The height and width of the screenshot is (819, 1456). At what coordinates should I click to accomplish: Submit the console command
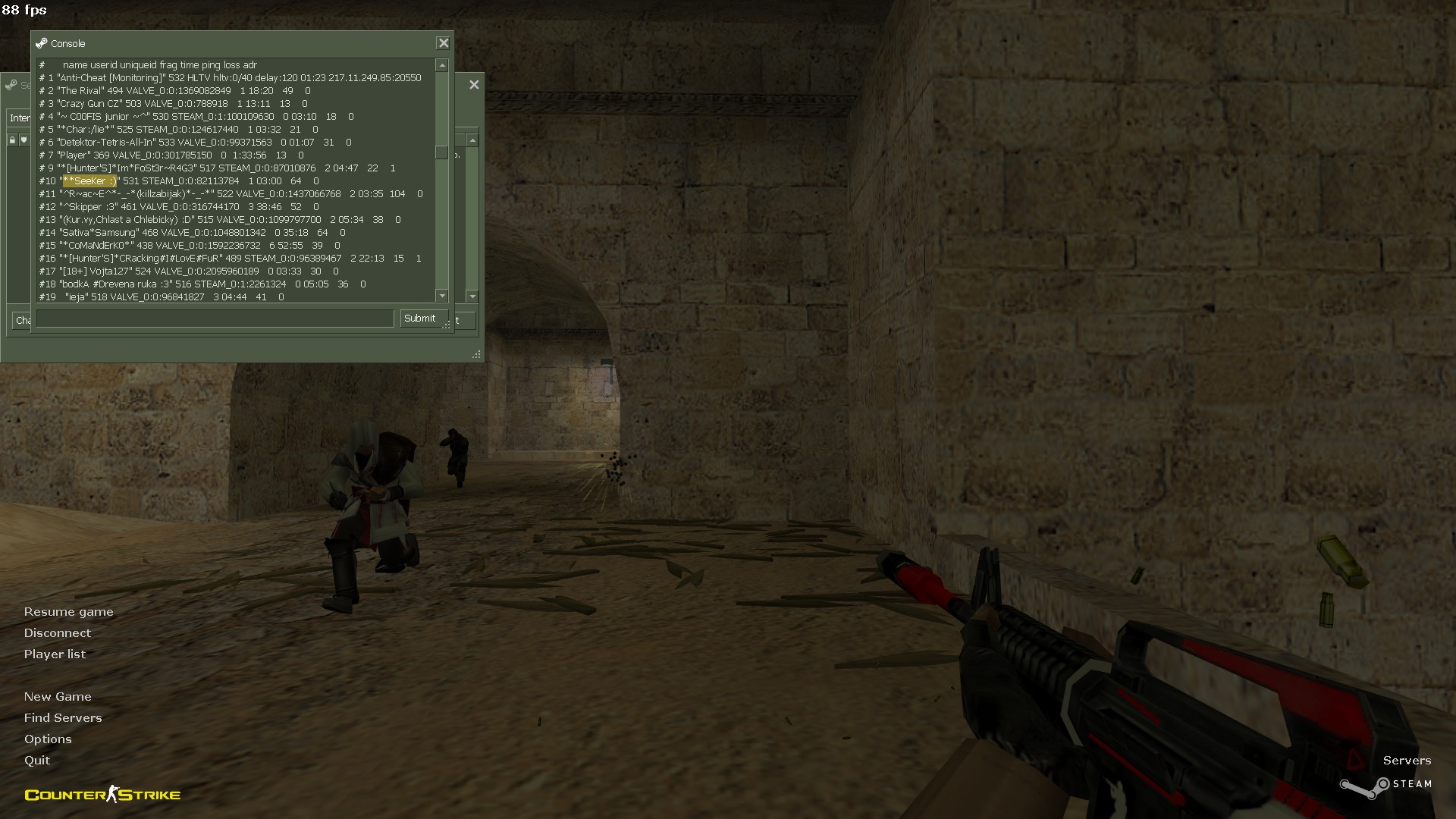420,318
